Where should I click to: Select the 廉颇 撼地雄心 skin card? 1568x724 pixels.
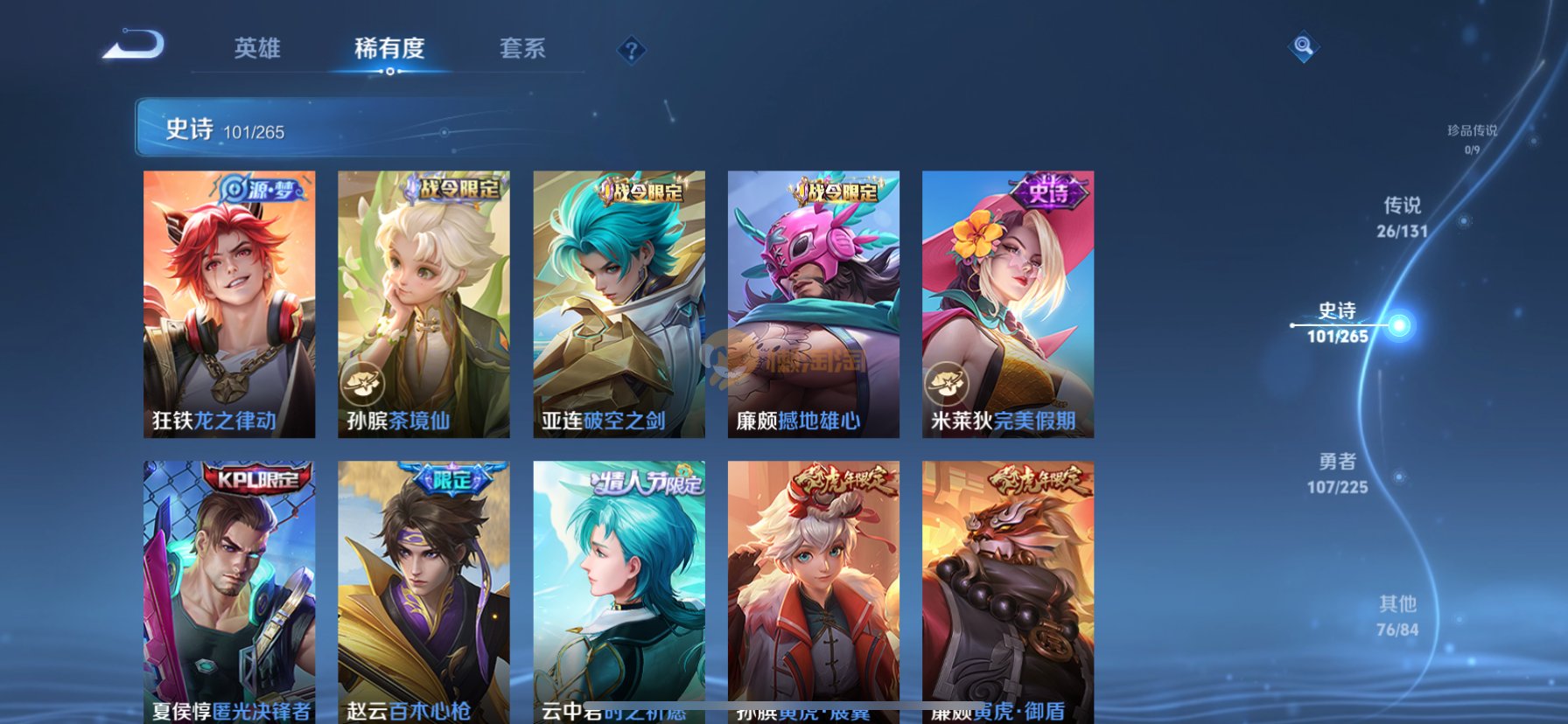pos(813,303)
